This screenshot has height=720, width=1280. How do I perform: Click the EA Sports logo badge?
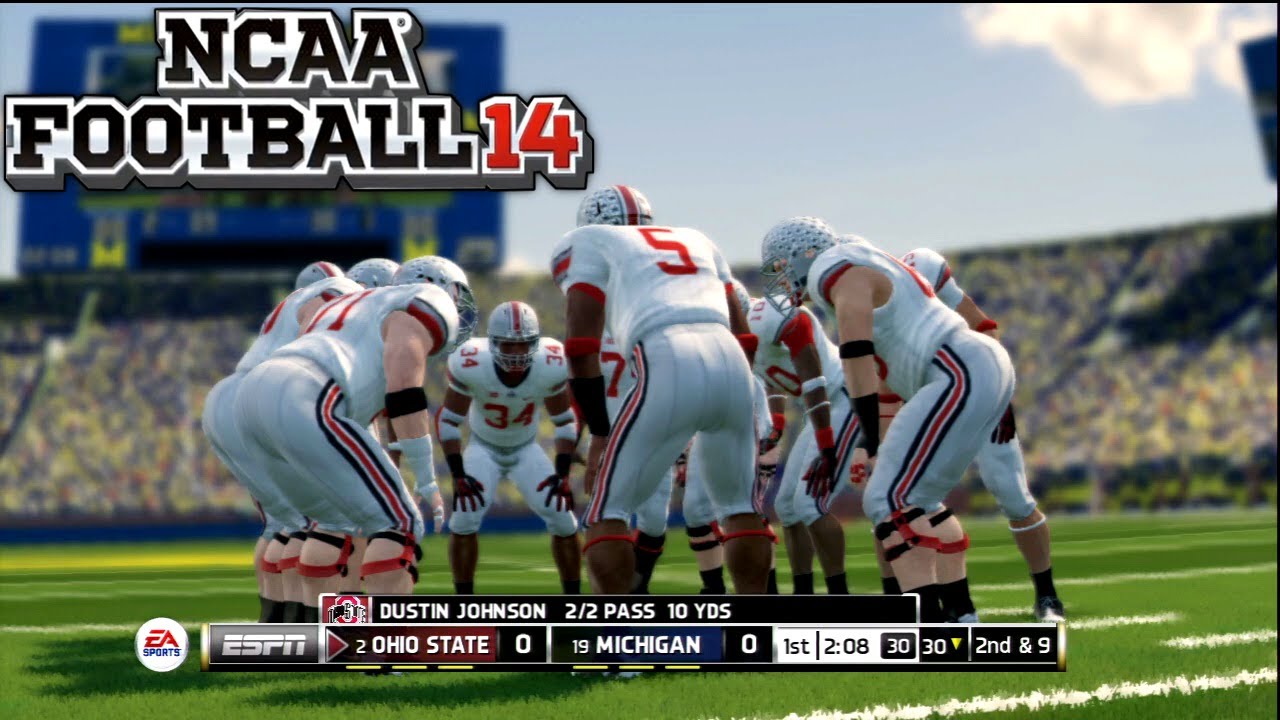tap(161, 644)
